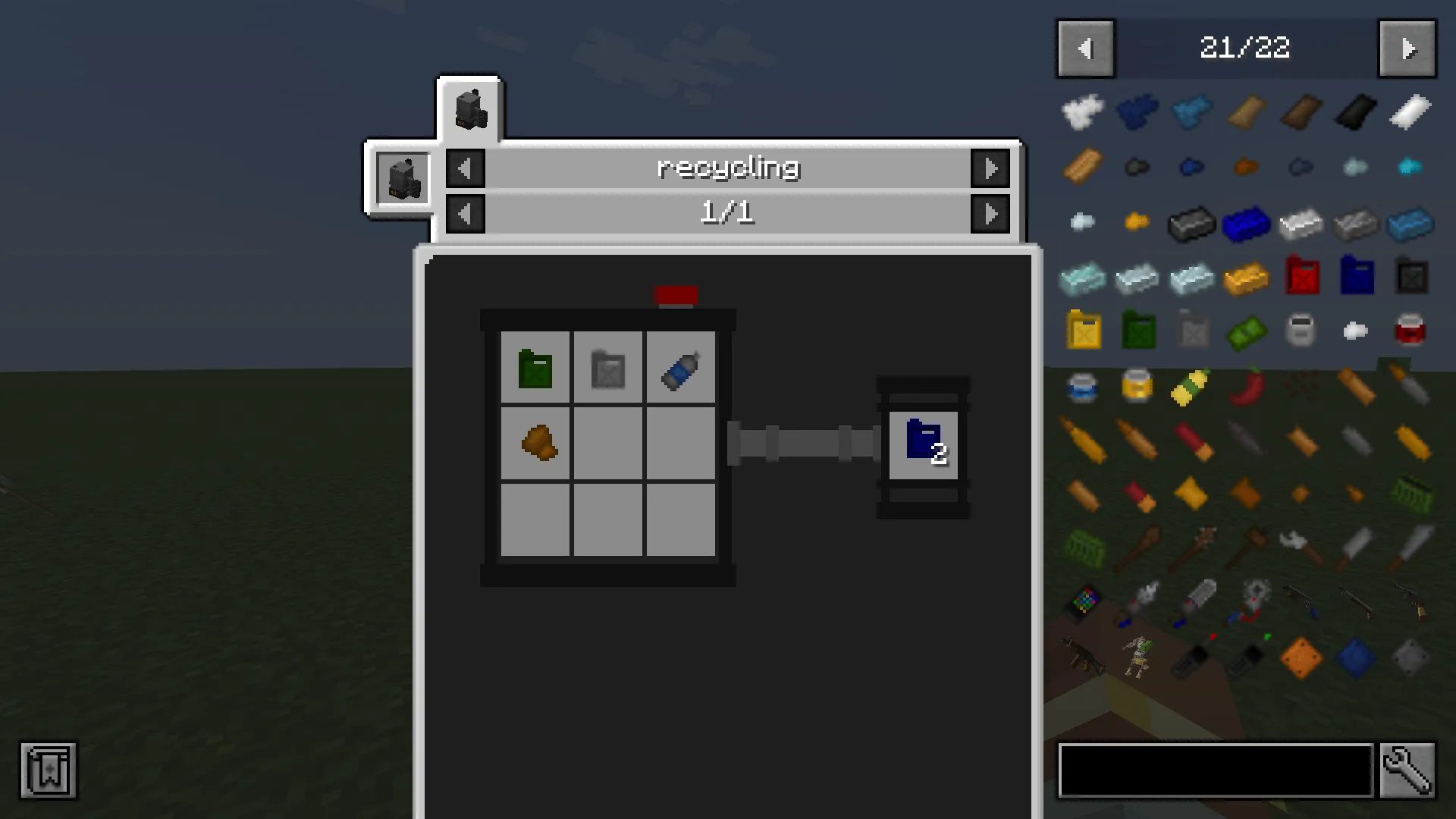Click the gold ingot in the item panel
The image size is (1456, 819).
pos(1247,277)
